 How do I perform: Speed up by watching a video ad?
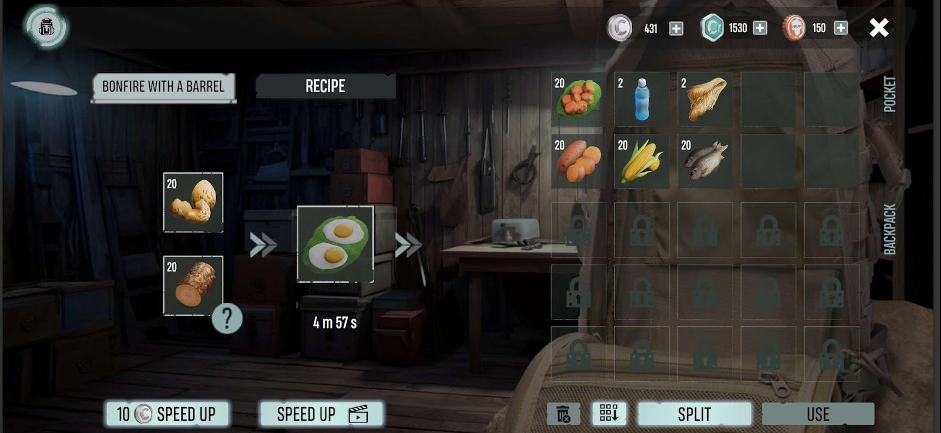click(321, 414)
